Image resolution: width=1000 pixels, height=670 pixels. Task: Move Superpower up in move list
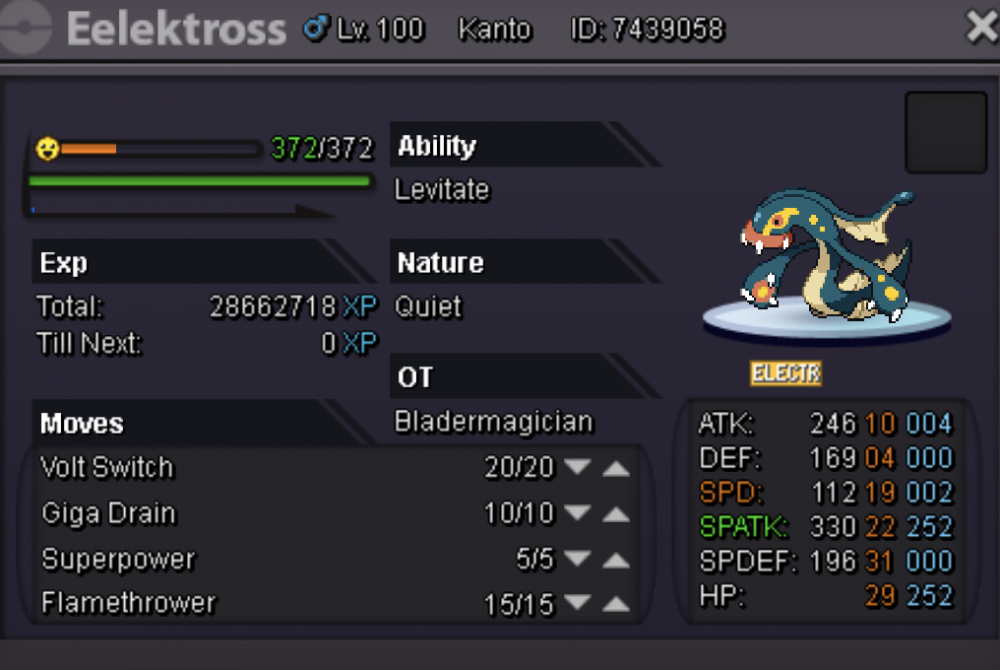(x=616, y=560)
